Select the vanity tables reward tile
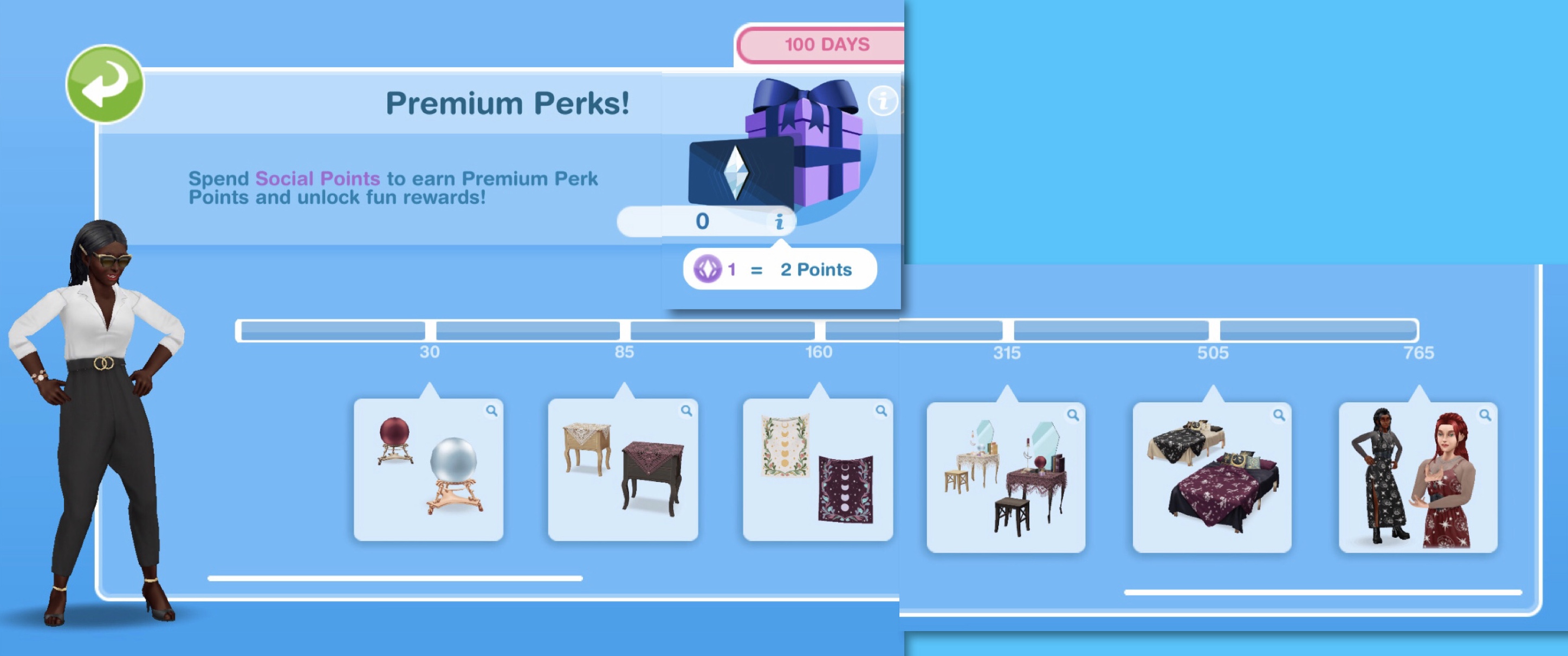 [1006, 478]
